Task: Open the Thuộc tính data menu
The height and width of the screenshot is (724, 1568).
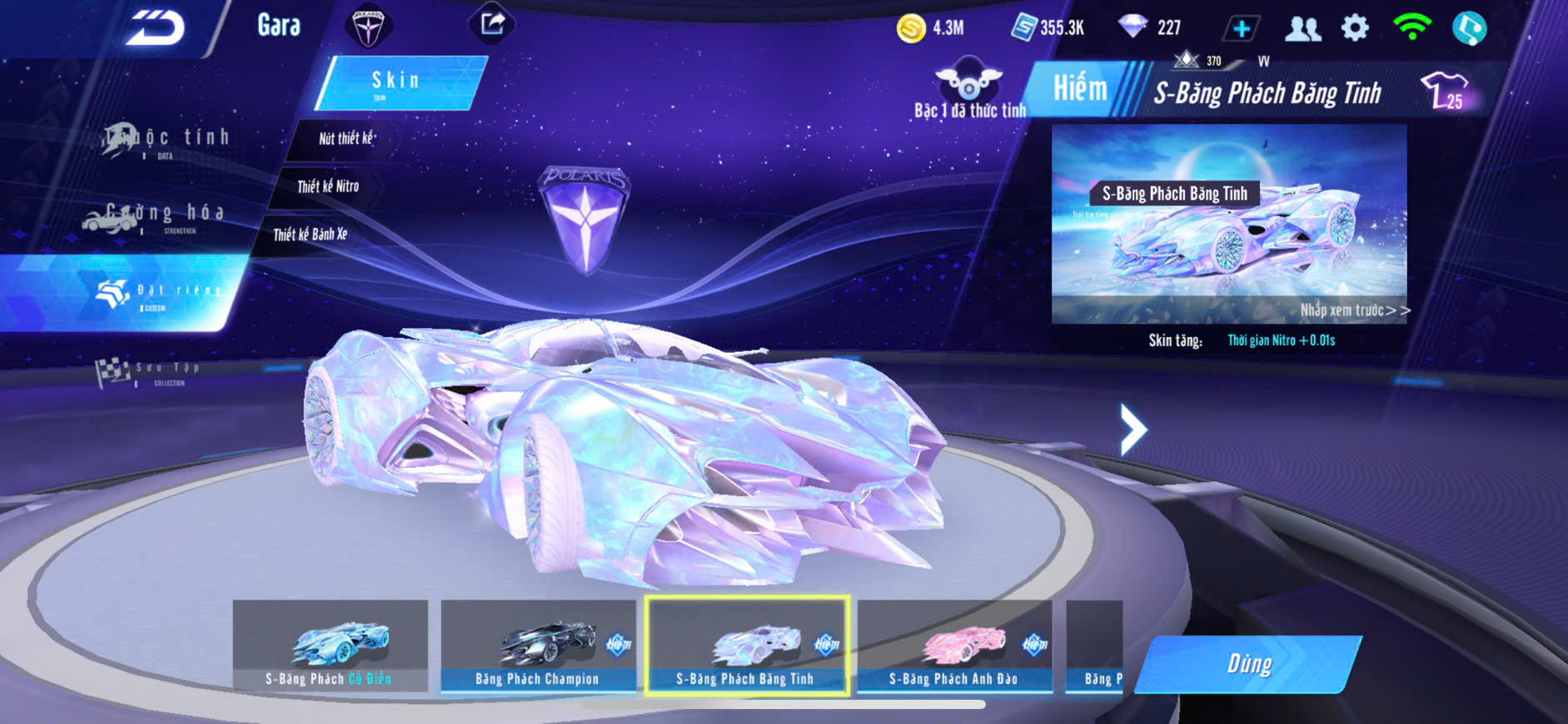Action: pyautogui.click(x=167, y=140)
